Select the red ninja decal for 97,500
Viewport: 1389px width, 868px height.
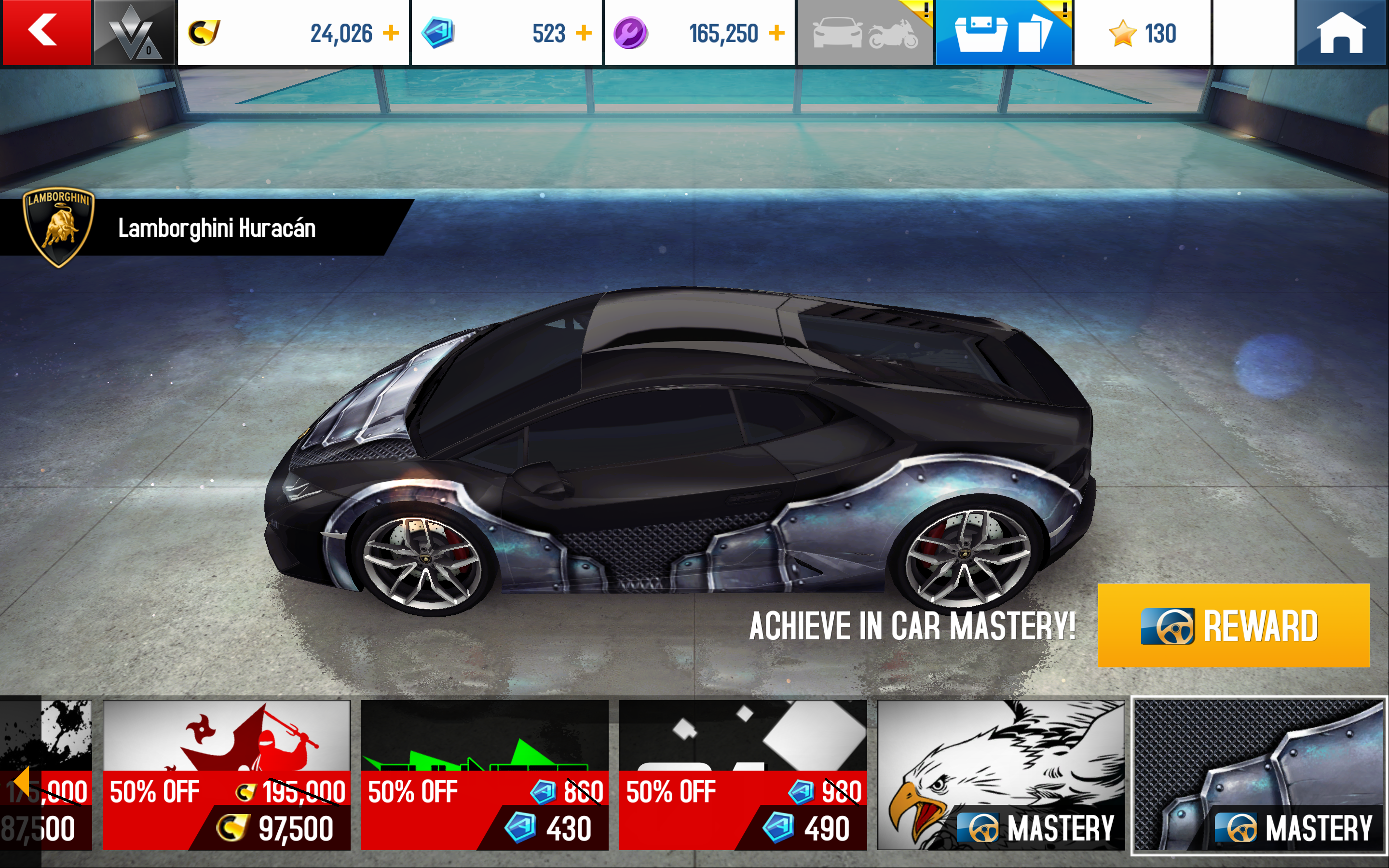point(226,774)
